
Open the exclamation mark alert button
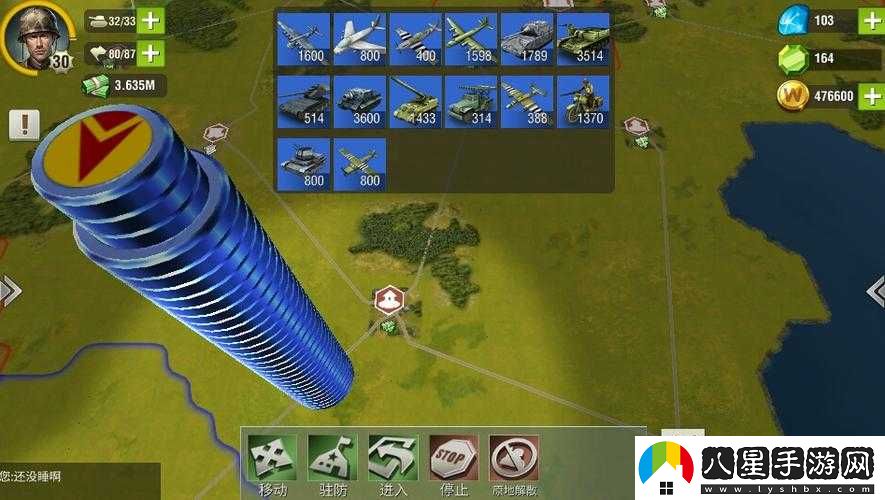pyautogui.click(x=24, y=125)
